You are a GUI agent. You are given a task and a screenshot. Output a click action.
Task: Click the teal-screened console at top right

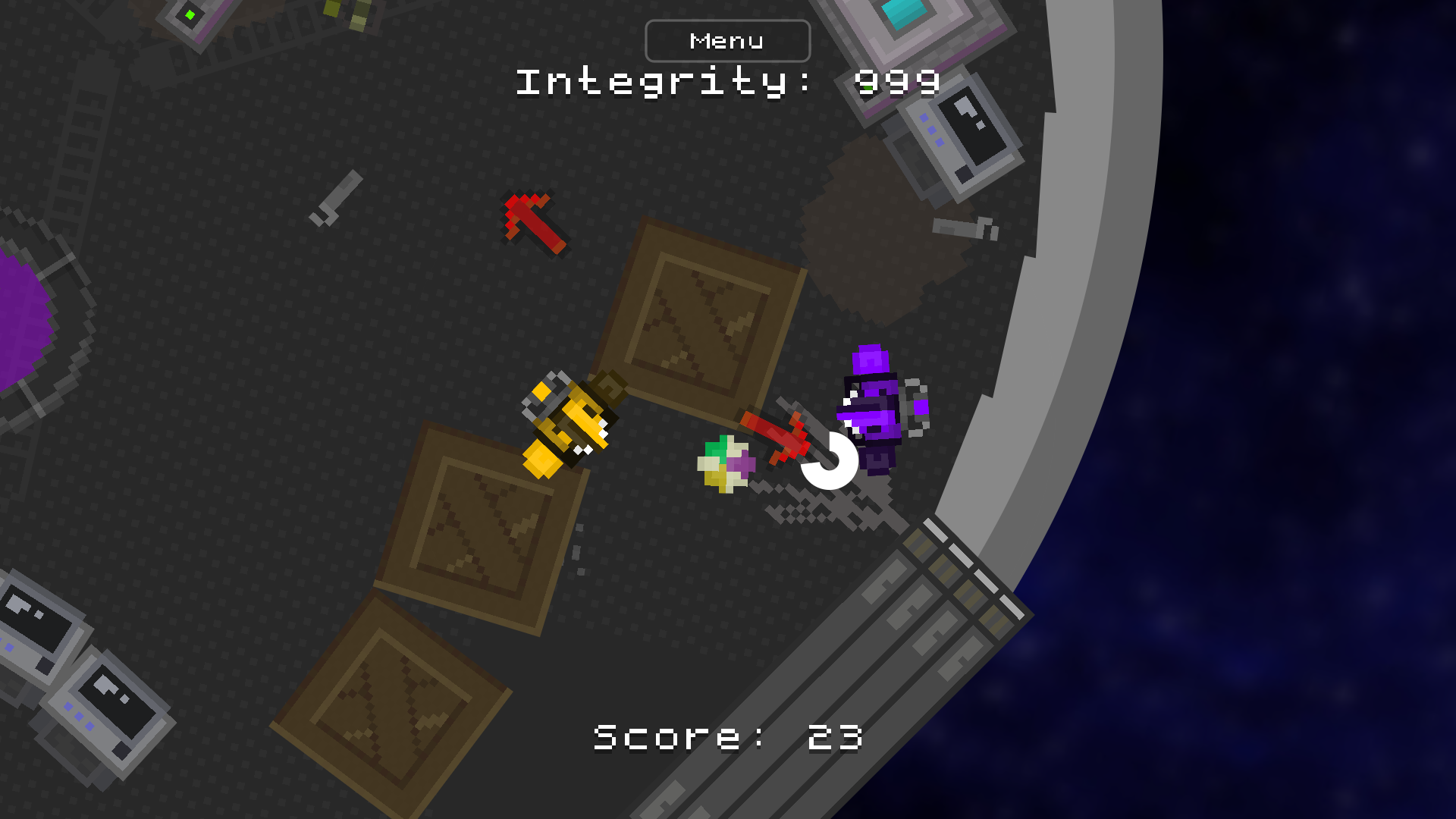(x=906, y=19)
